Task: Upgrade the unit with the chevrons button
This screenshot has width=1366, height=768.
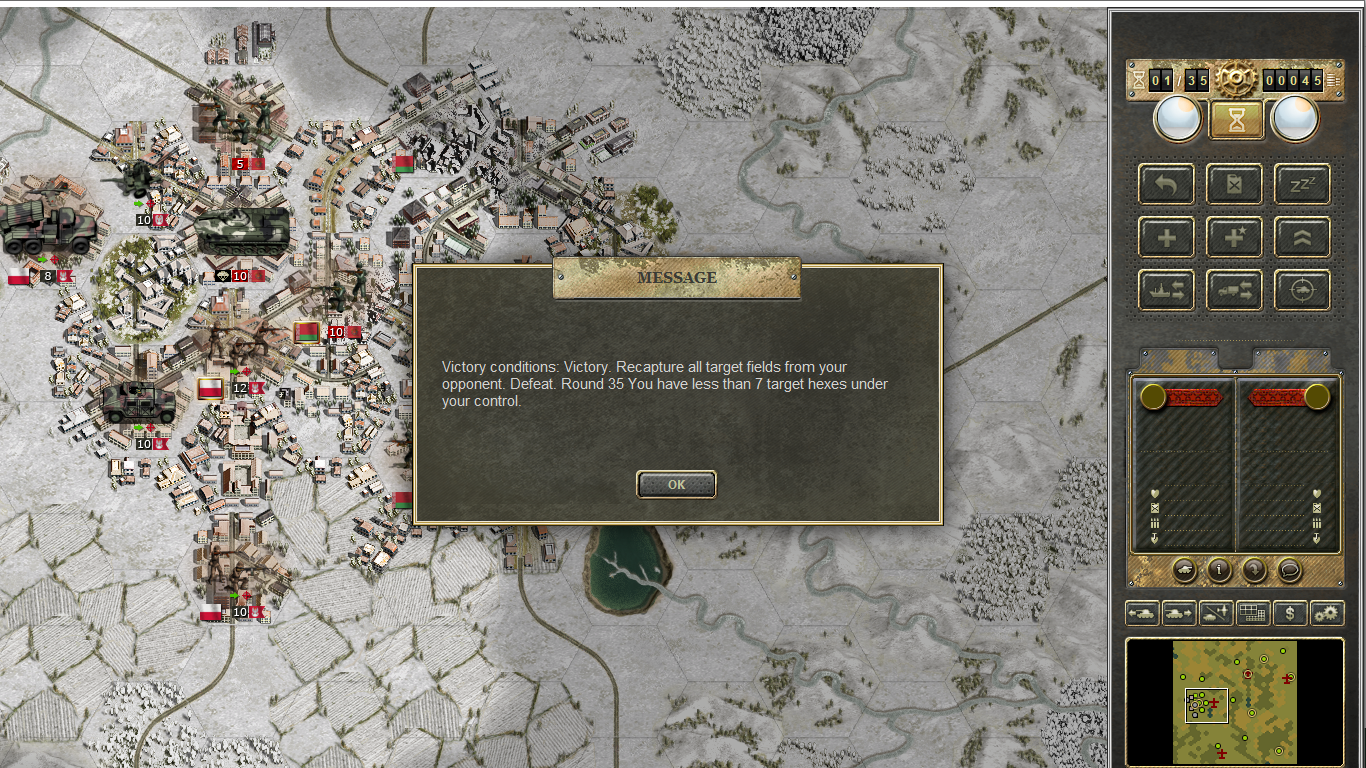Action: click(x=1302, y=238)
